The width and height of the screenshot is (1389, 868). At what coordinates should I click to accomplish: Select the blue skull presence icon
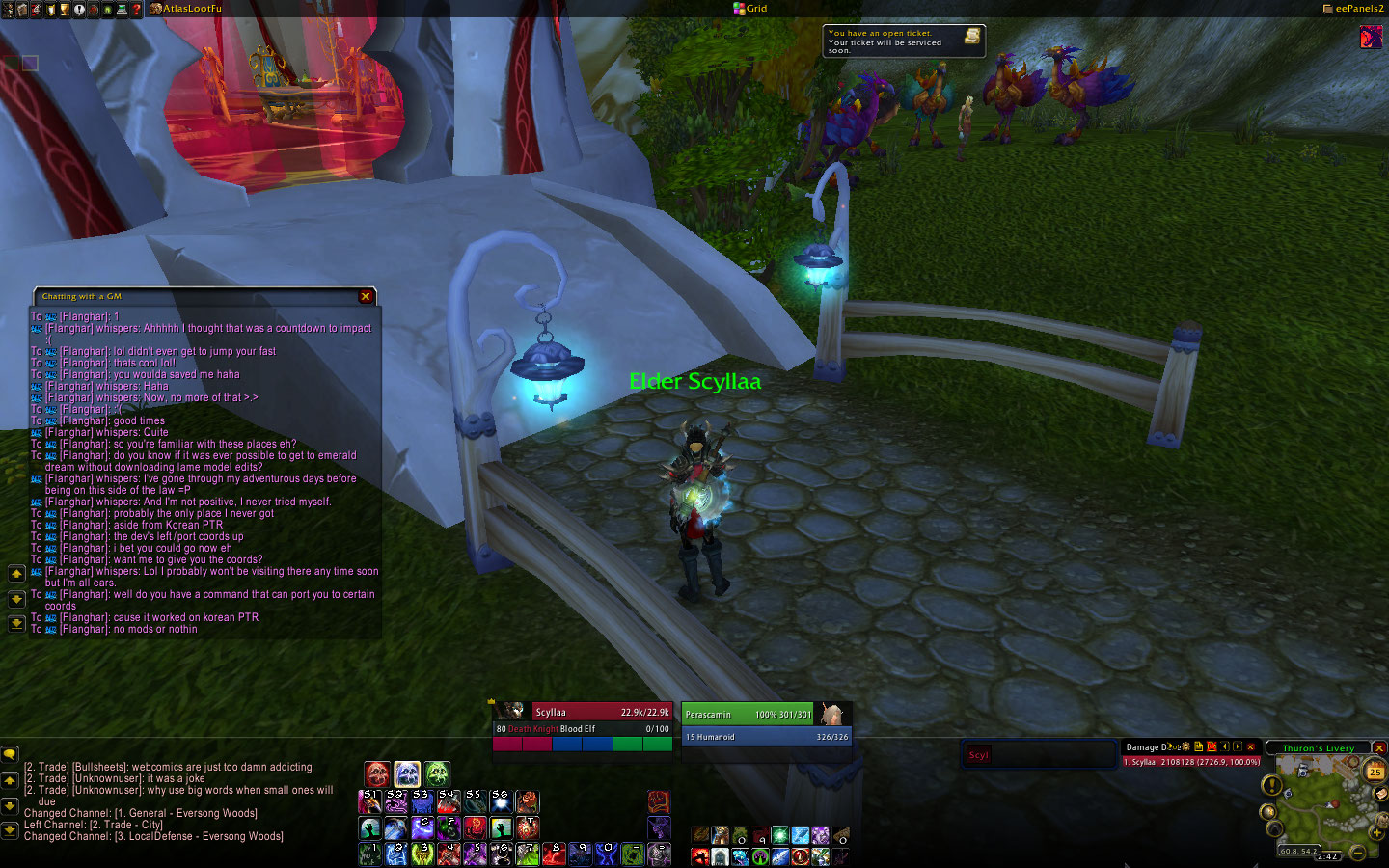tap(407, 773)
